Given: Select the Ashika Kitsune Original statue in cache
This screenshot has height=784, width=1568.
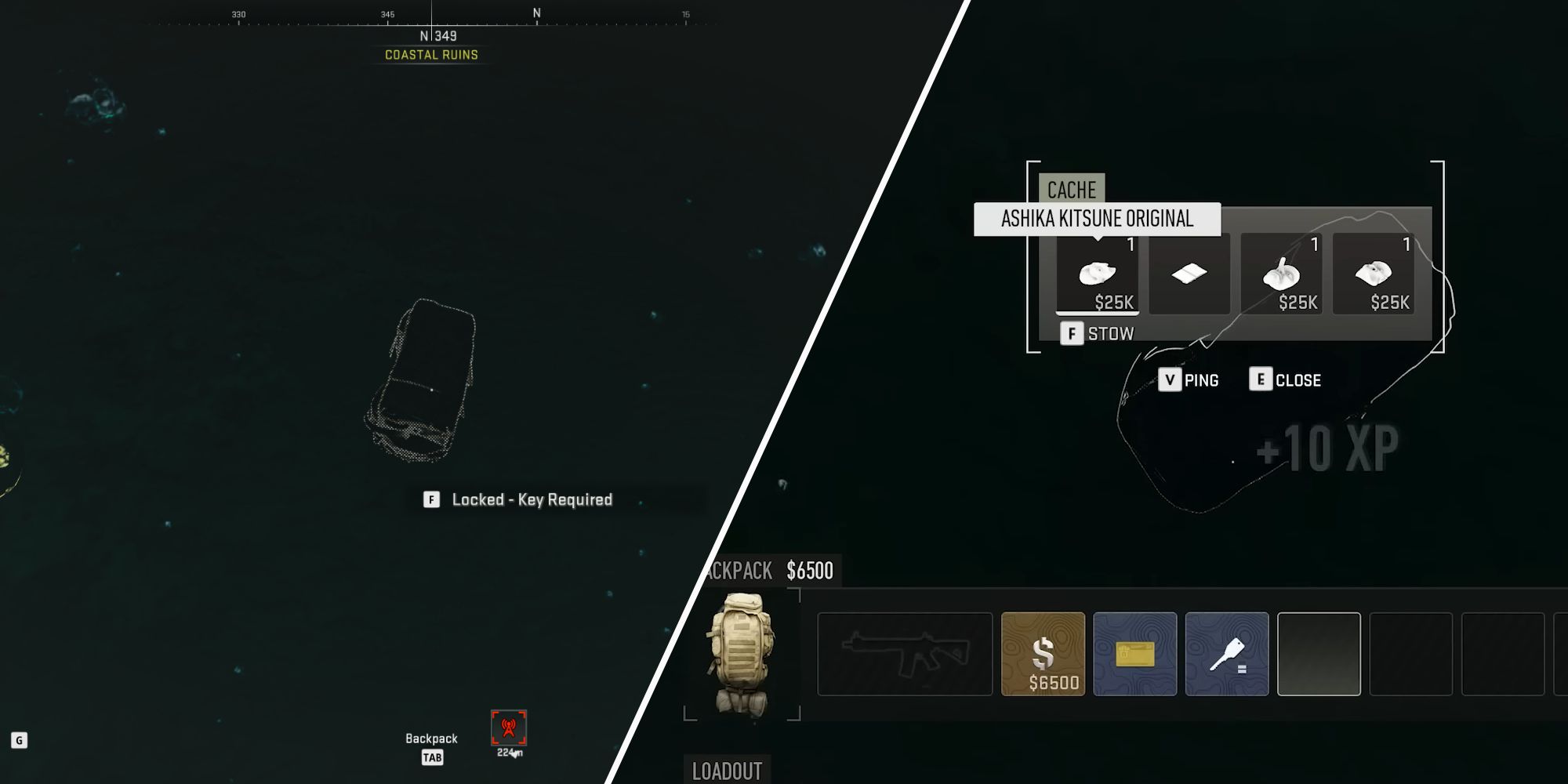Looking at the screenshot, I should (1100, 276).
